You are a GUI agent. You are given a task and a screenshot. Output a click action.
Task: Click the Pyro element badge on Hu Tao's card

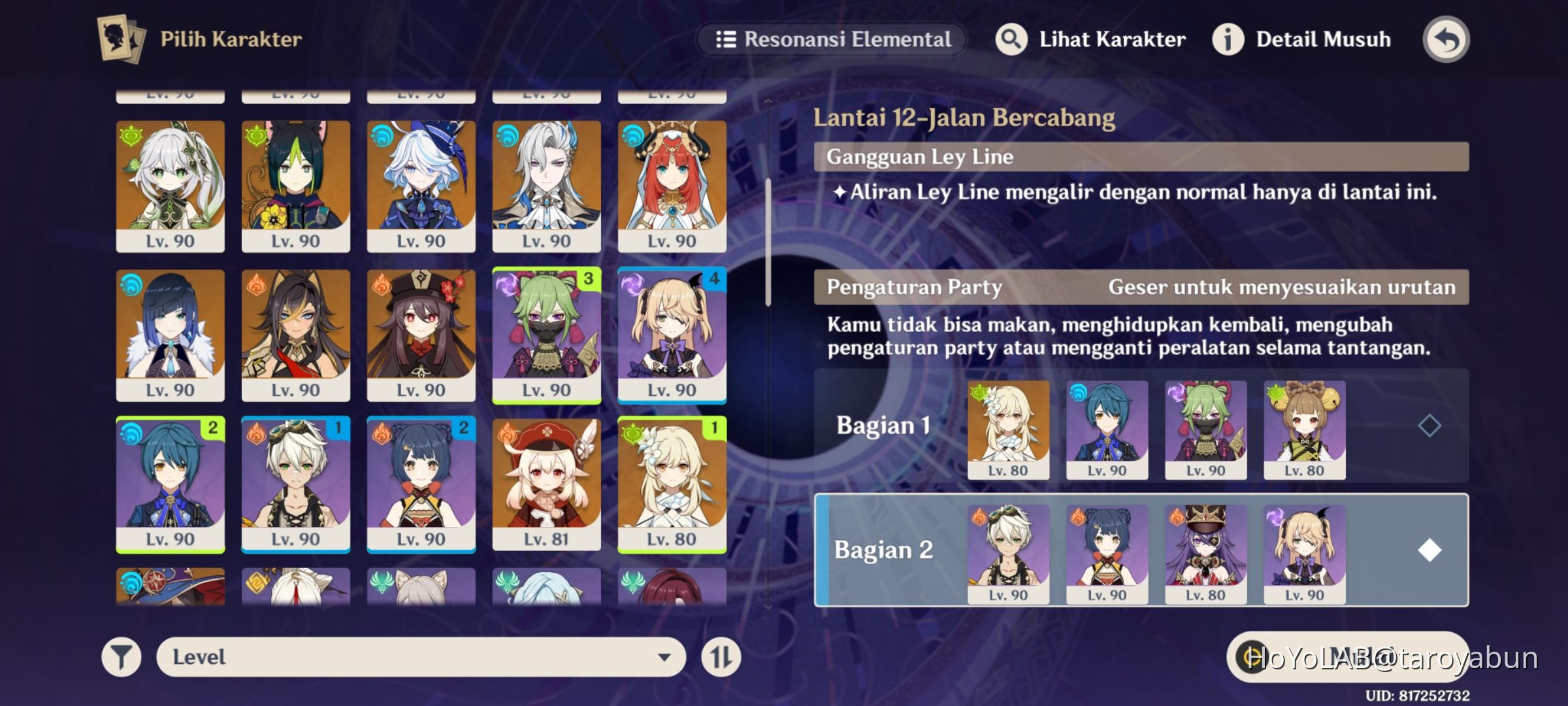(381, 286)
